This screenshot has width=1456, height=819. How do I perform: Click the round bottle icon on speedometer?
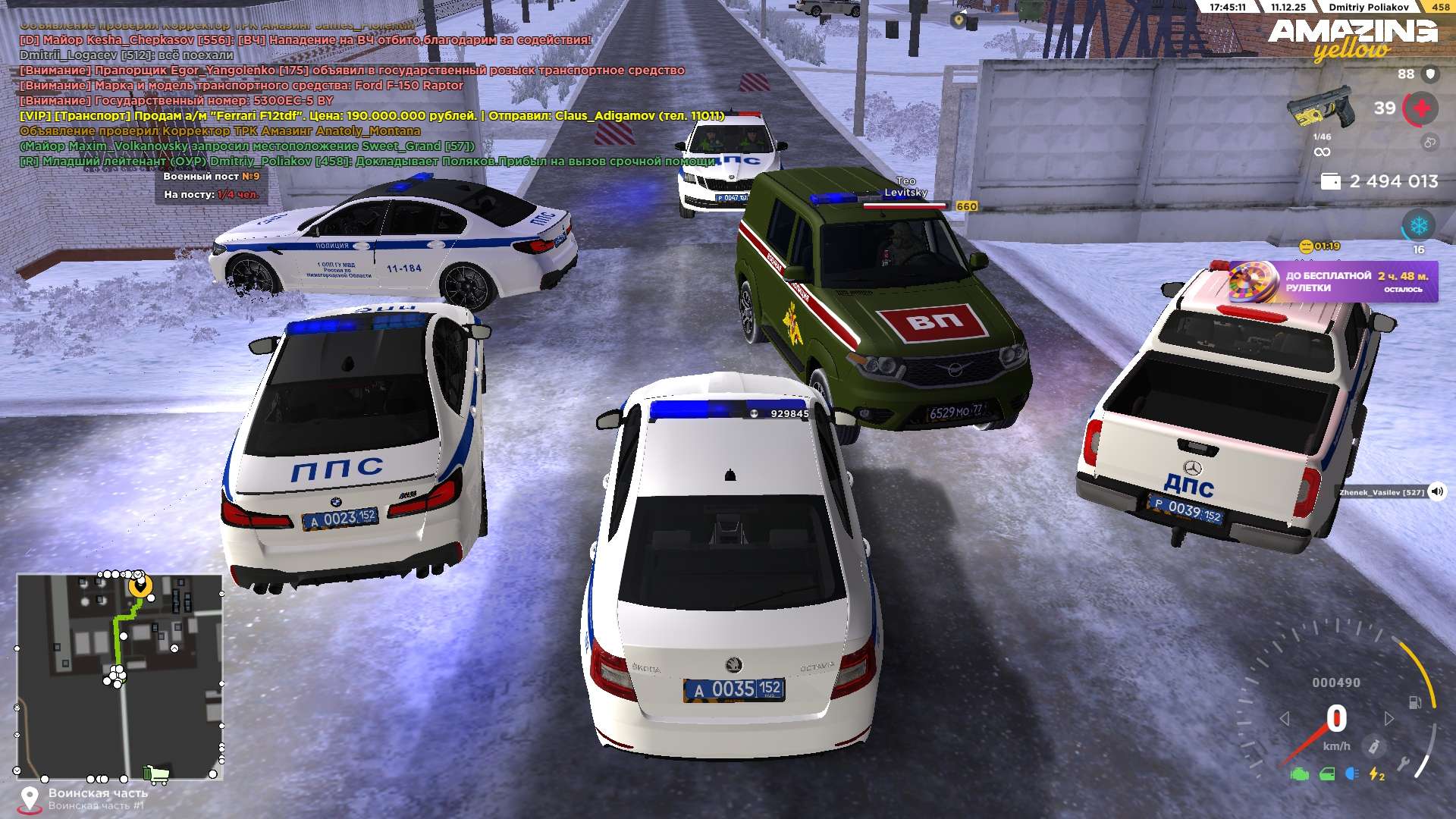coord(1373,747)
